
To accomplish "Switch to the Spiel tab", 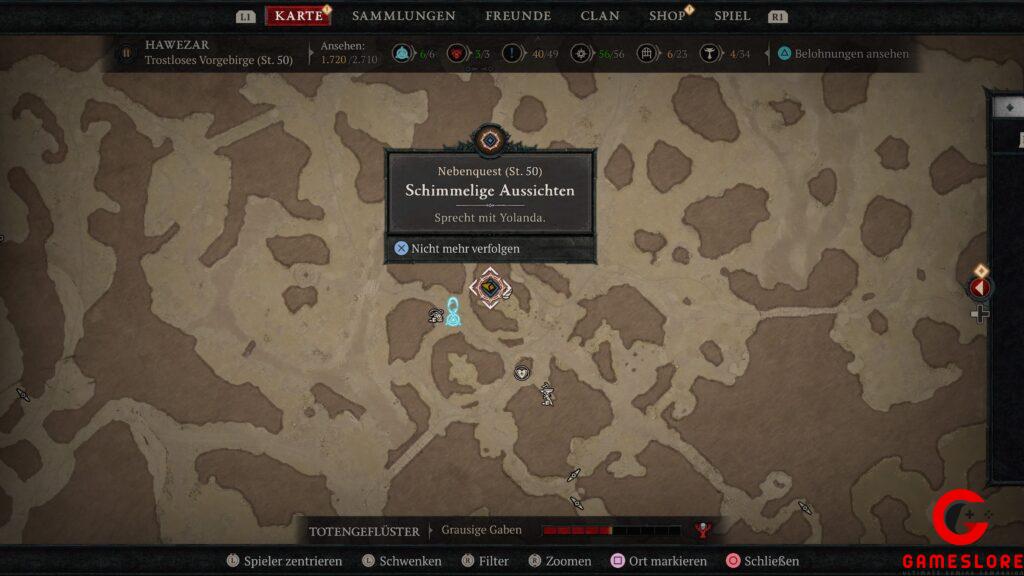I will [x=732, y=16].
